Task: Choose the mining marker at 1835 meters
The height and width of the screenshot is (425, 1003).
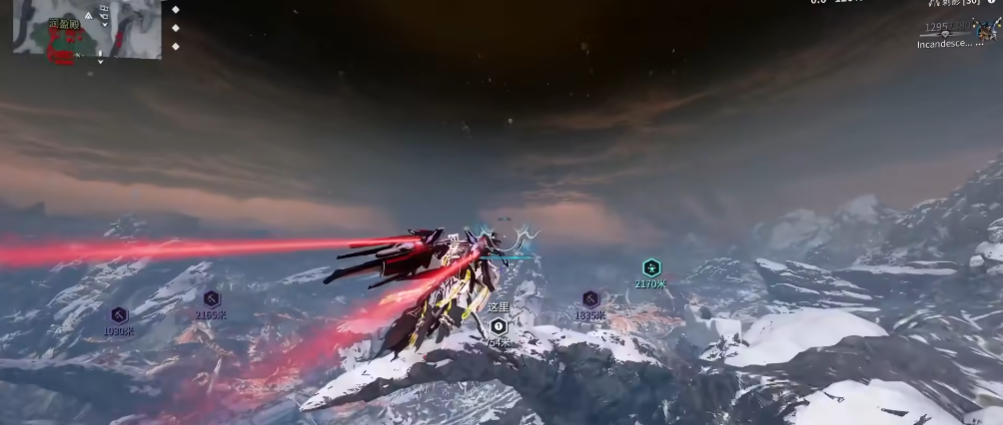Action: pyautogui.click(x=590, y=298)
